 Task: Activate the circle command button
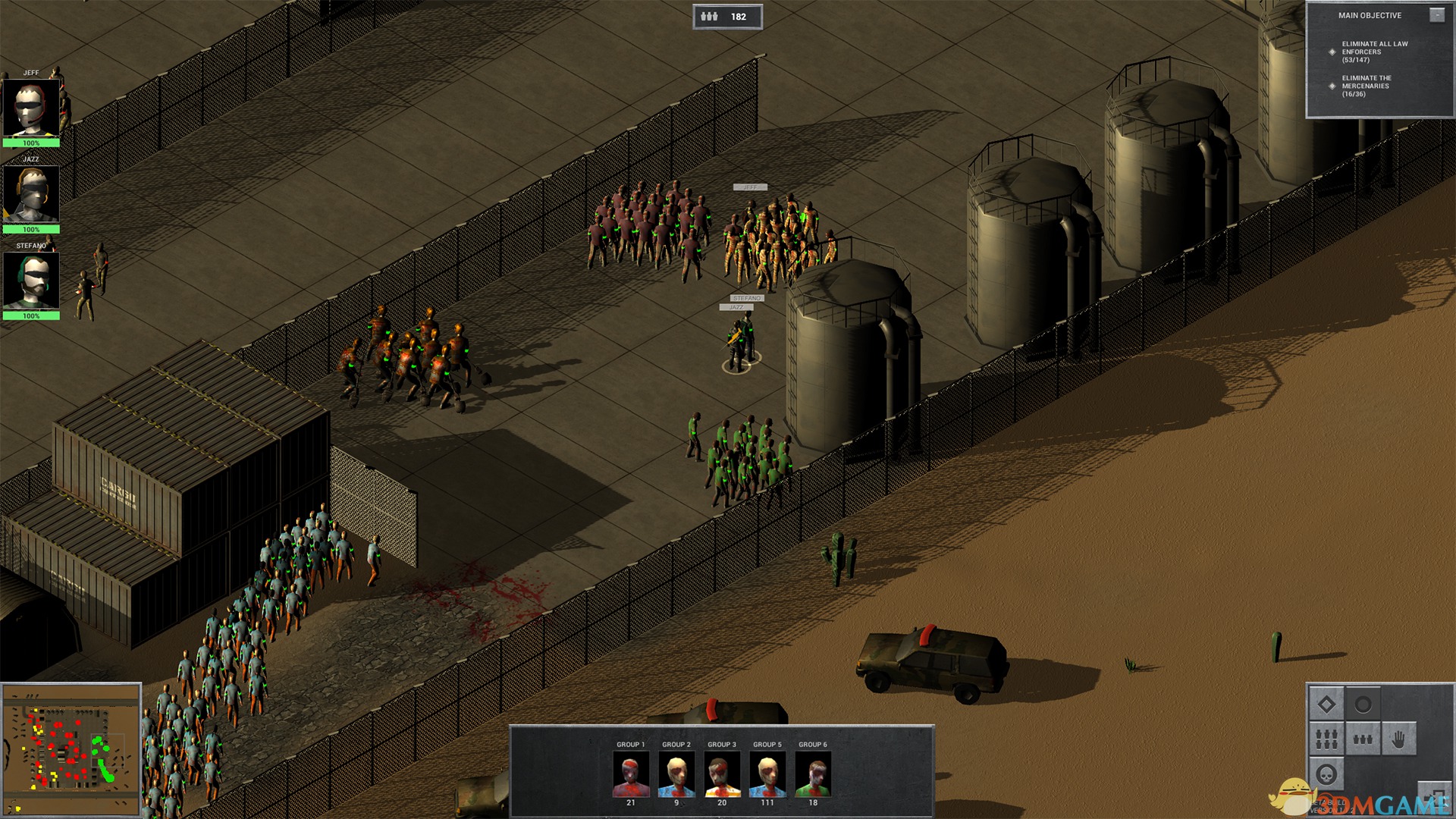pyautogui.click(x=1363, y=704)
